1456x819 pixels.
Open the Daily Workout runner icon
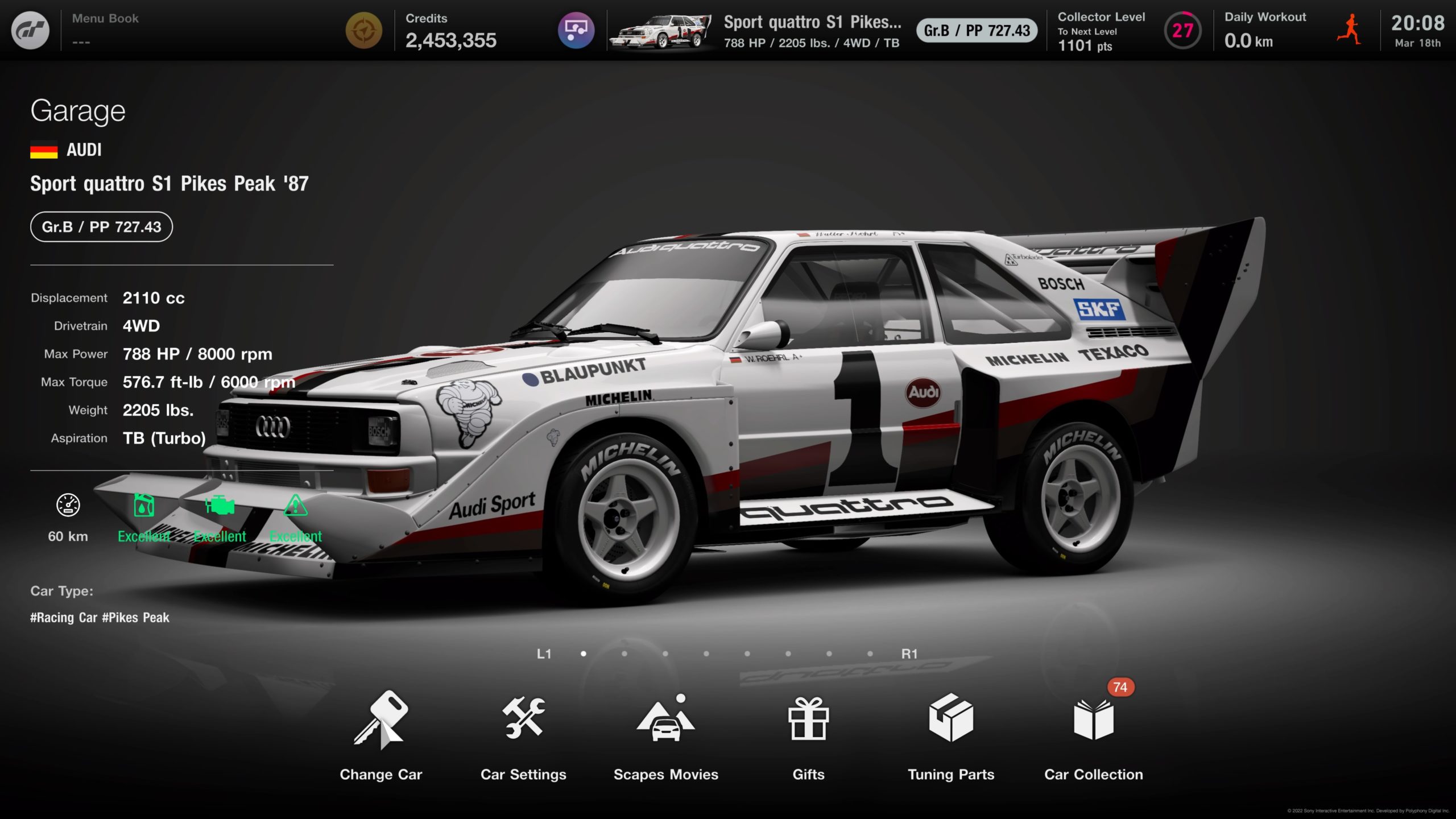click(x=1349, y=30)
